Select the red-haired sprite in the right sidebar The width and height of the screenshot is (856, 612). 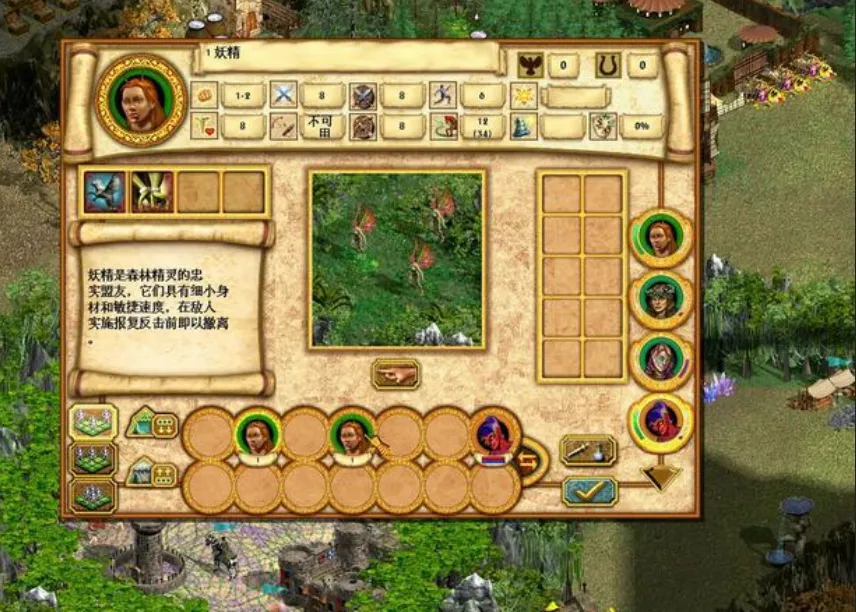[x=660, y=237]
